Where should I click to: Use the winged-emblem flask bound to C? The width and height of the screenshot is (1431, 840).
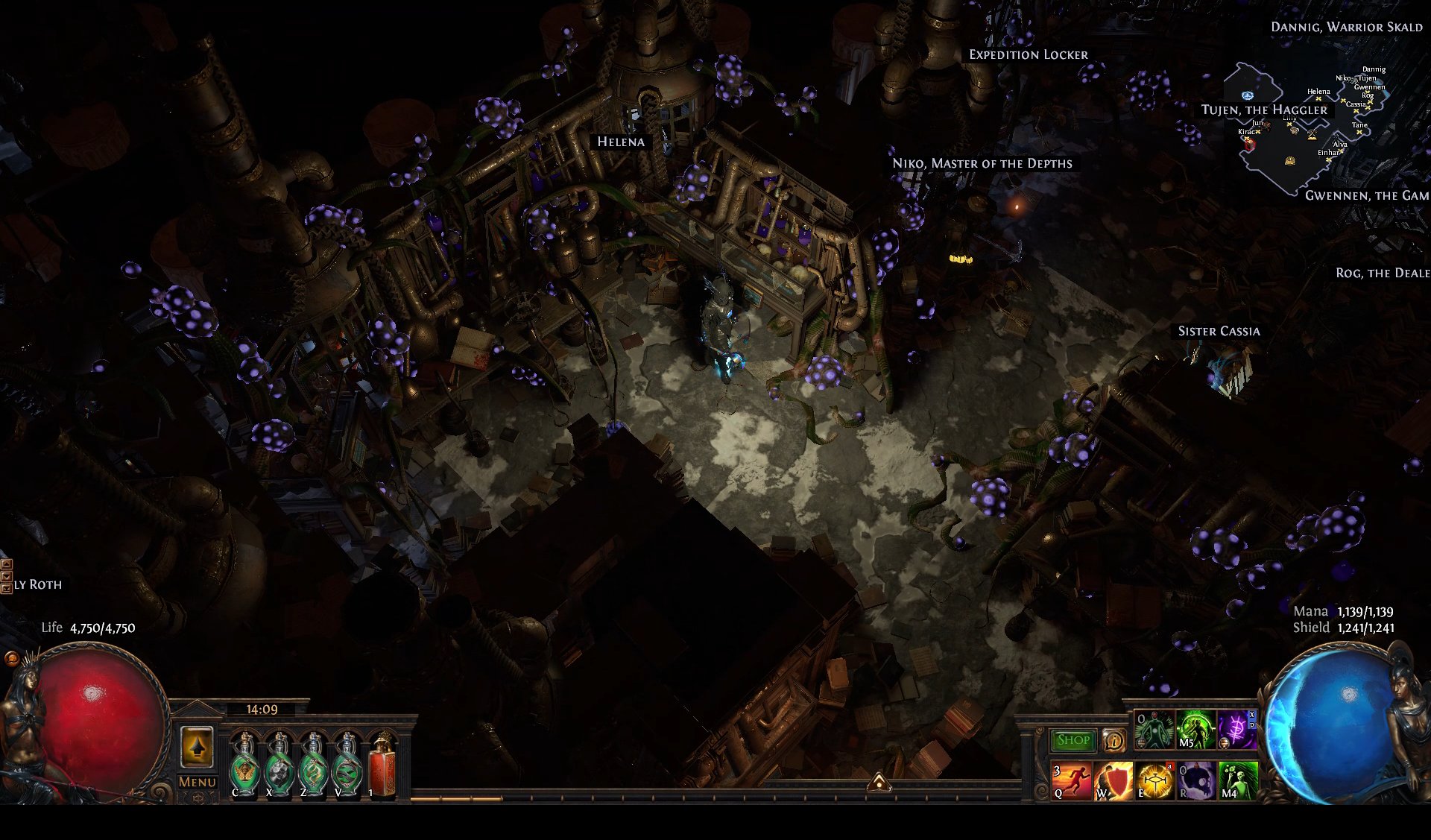coord(244,765)
